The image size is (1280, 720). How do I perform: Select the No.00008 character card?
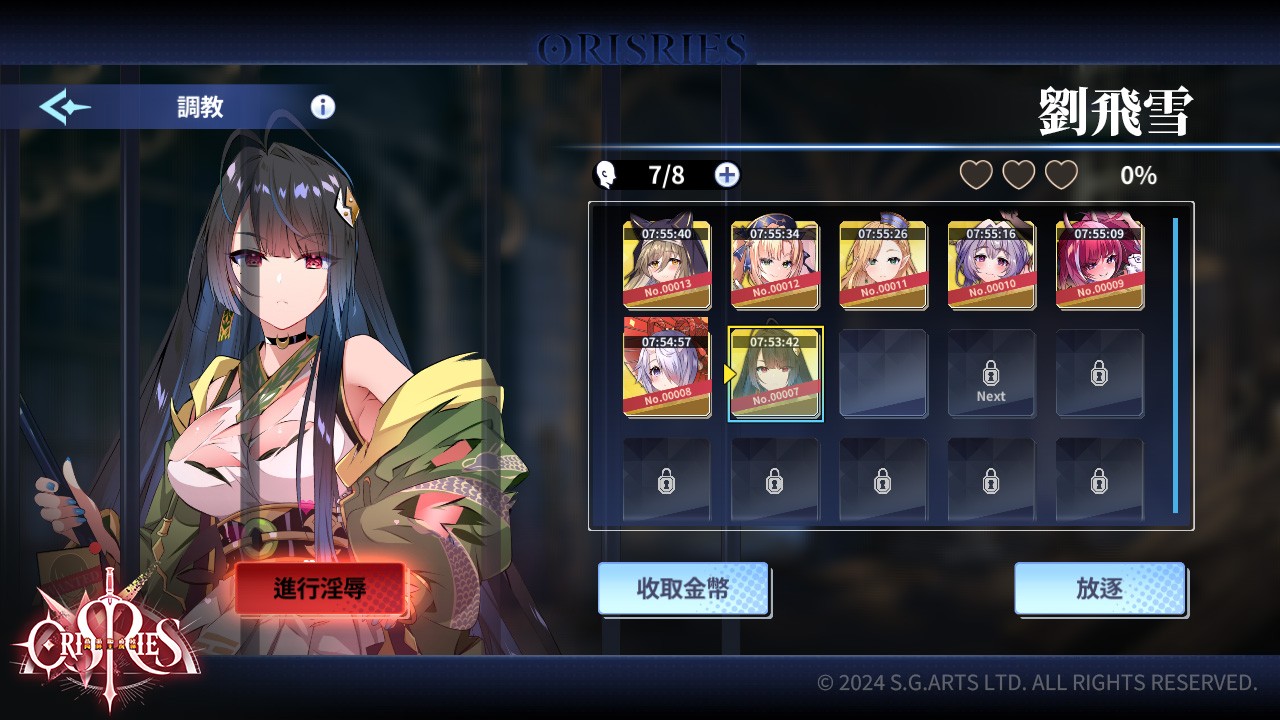(x=667, y=366)
